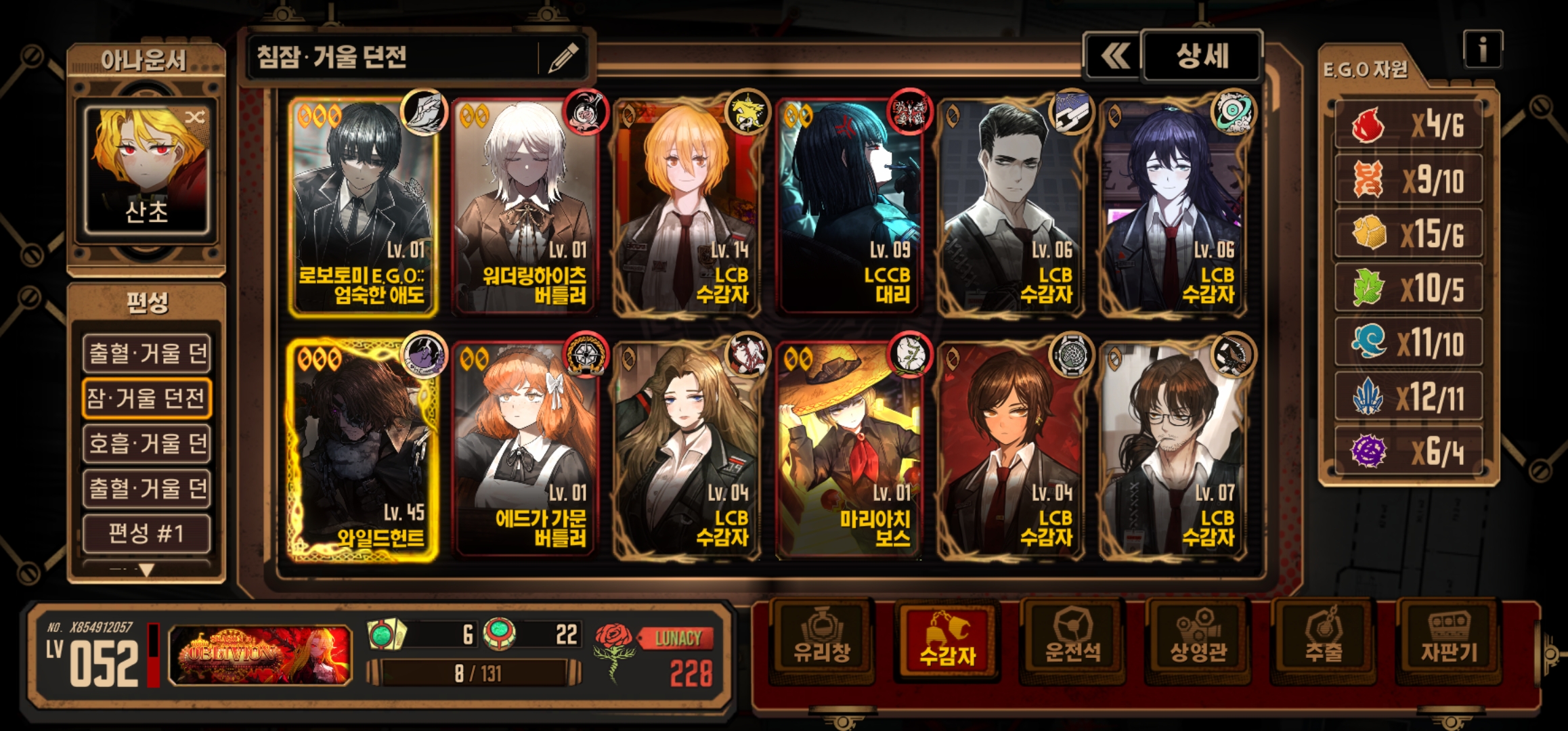Pick the 마리아치 보스 card
The image size is (1568, 731).
pyautogui.click(x=849, y=450)
